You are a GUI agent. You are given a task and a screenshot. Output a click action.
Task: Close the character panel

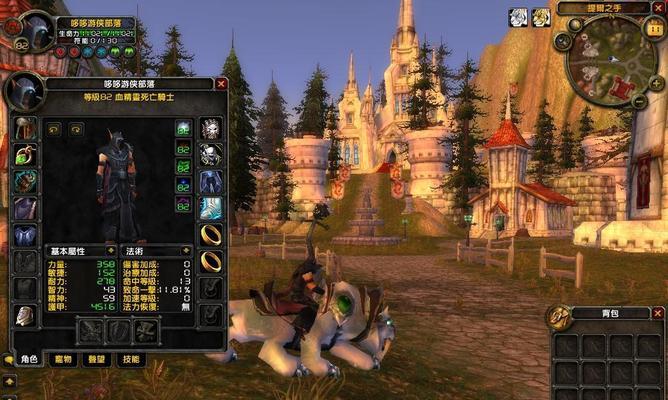tap(220, 82)
